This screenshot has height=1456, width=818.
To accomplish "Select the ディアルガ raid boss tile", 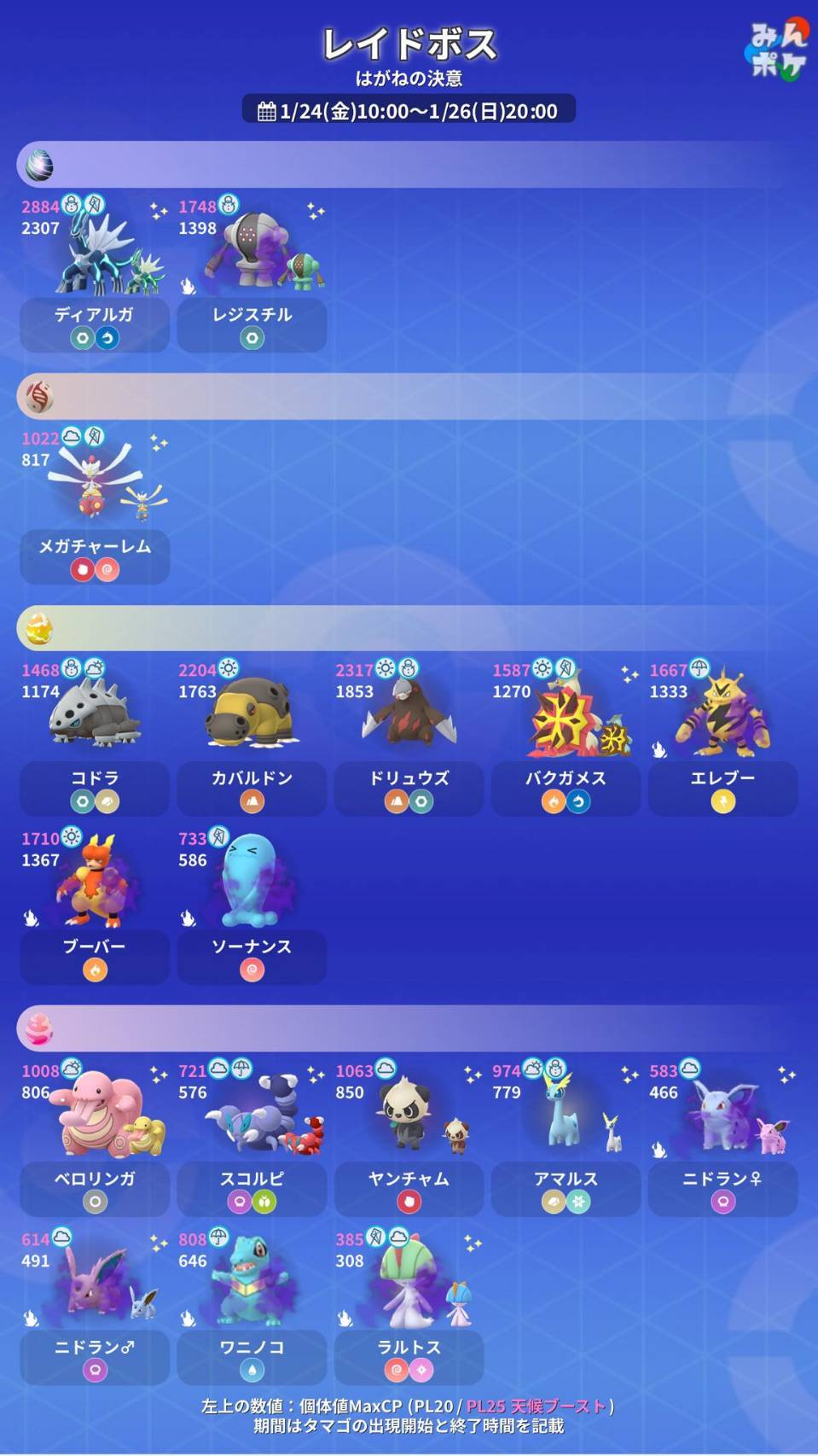I will 94,274.
